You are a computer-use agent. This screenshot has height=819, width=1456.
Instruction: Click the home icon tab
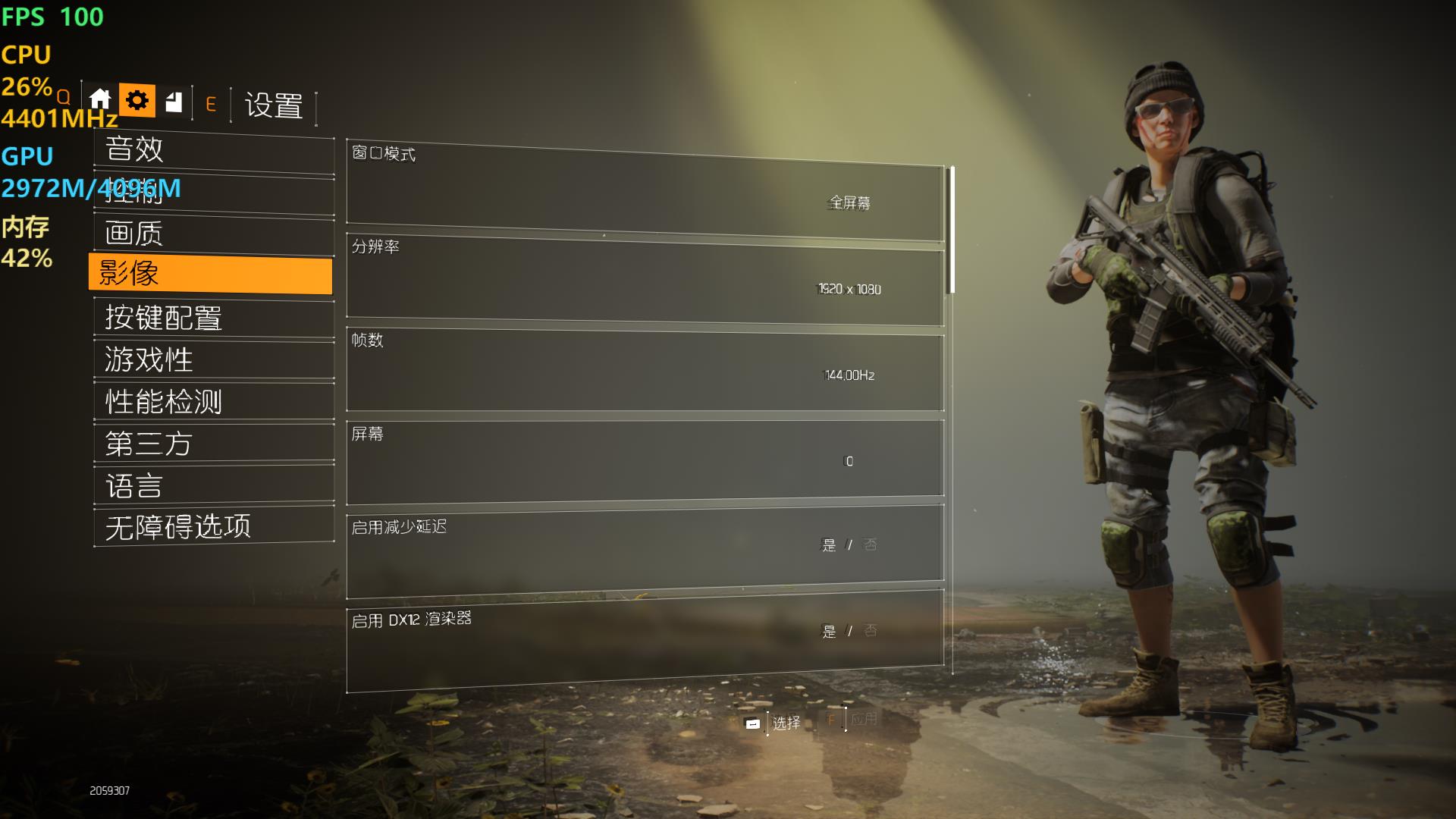100,100
